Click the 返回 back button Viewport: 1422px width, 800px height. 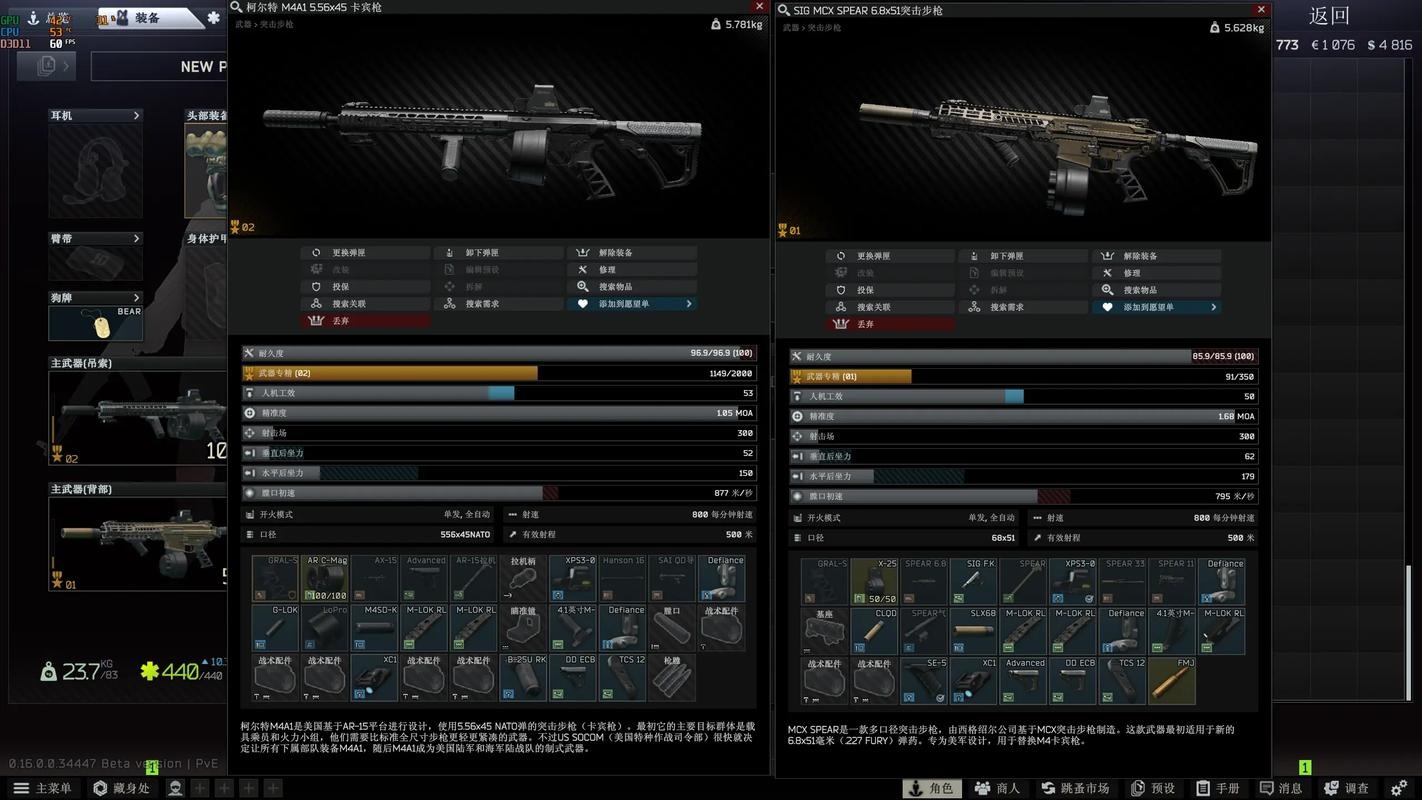(x=1329, y=16)
